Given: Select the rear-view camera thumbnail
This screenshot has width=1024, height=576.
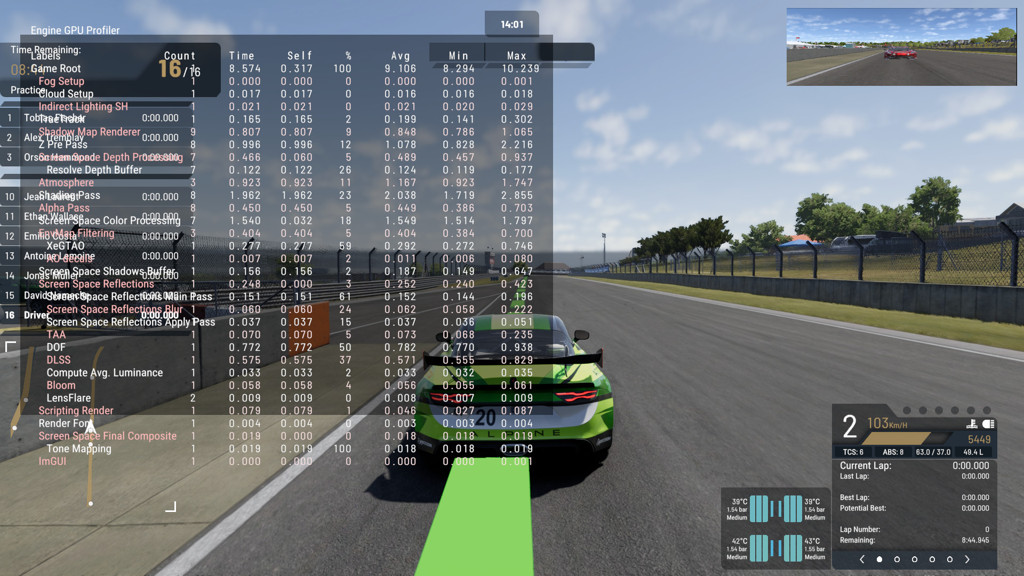Looking at the screenshot, I should coord(901,47).
